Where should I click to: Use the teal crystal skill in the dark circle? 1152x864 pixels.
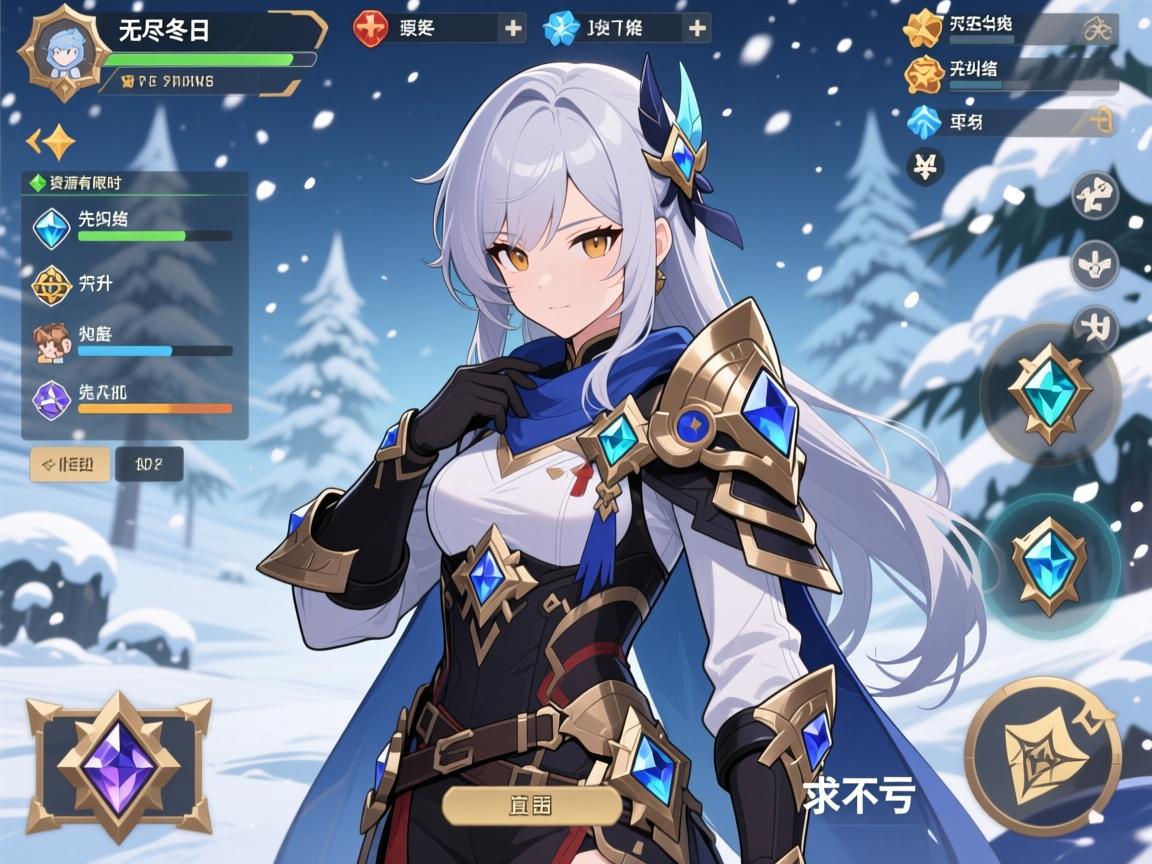tap(1048, 393)
